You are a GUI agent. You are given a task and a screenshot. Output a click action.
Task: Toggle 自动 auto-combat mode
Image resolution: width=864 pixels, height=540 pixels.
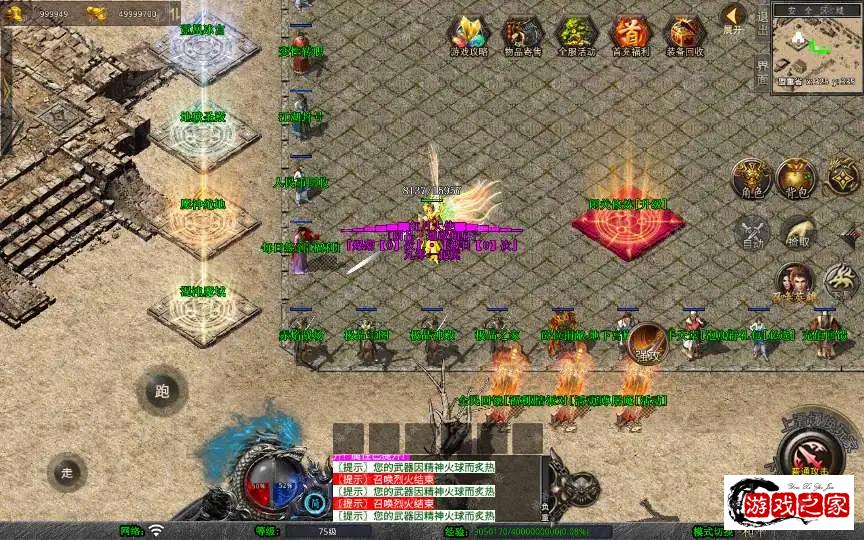(x=750, y=232)
